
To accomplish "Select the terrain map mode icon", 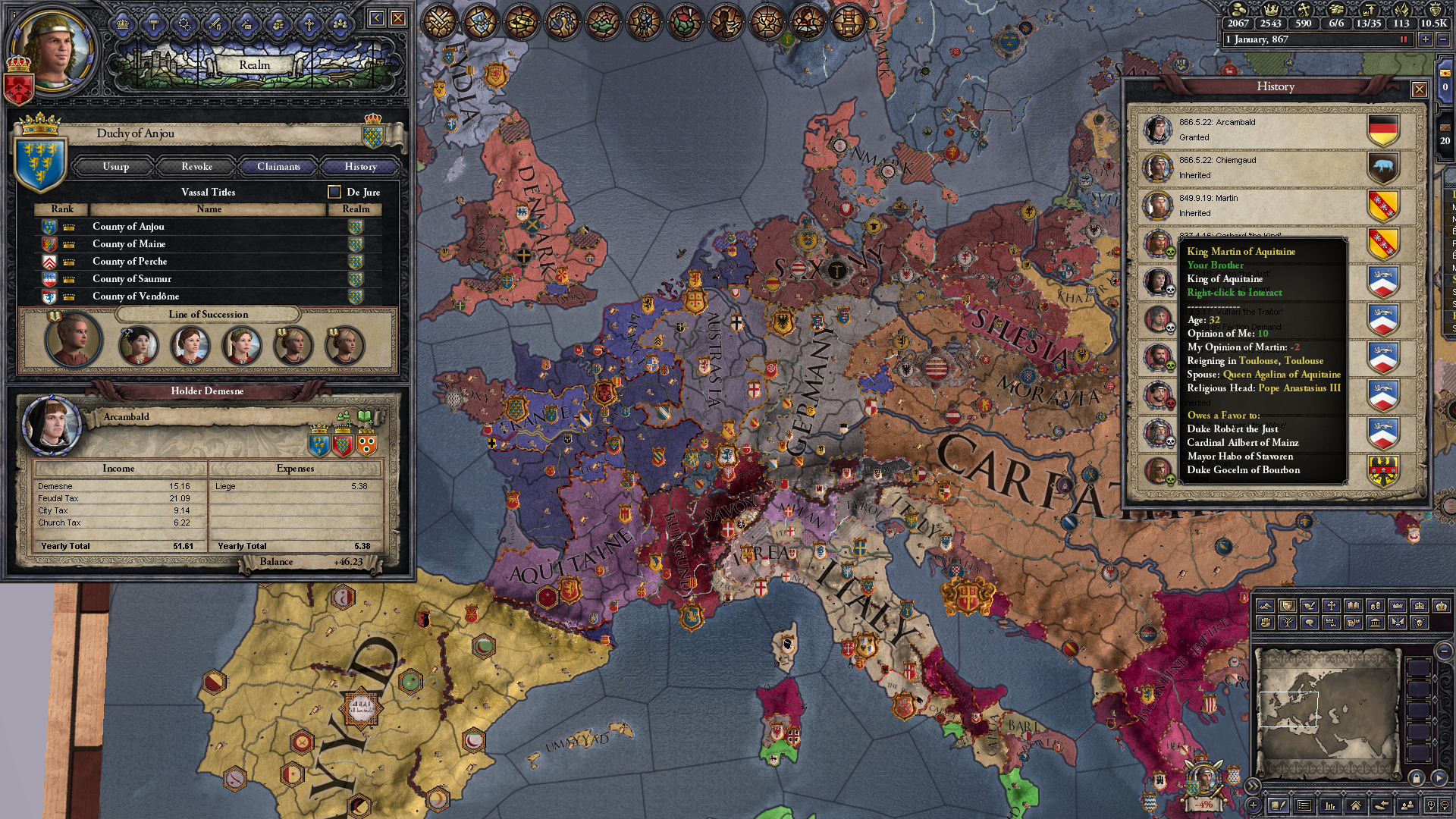I will coord(1266,606).
